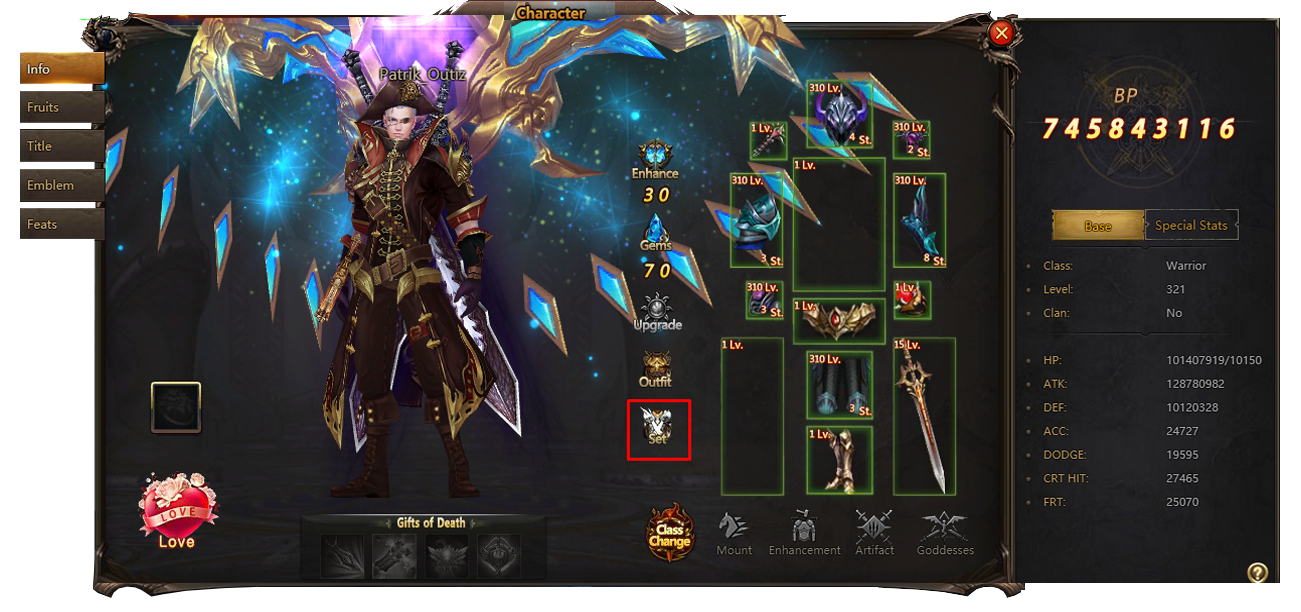Screen dimensions: 1301x612
Task: Open the Artifact panel
Action: (x=874, y=533)
